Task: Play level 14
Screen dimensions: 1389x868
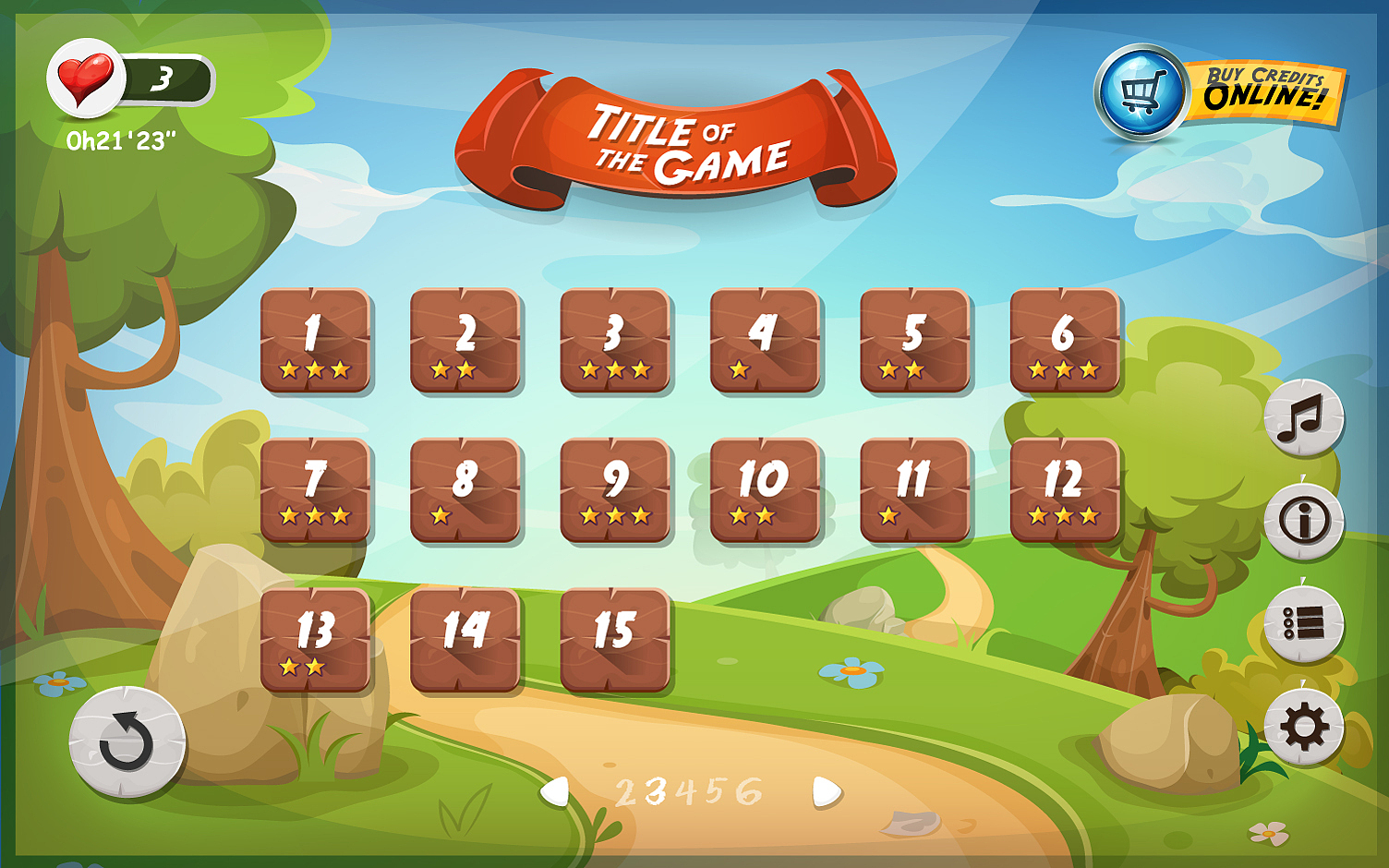Action: tap(465, 640)
